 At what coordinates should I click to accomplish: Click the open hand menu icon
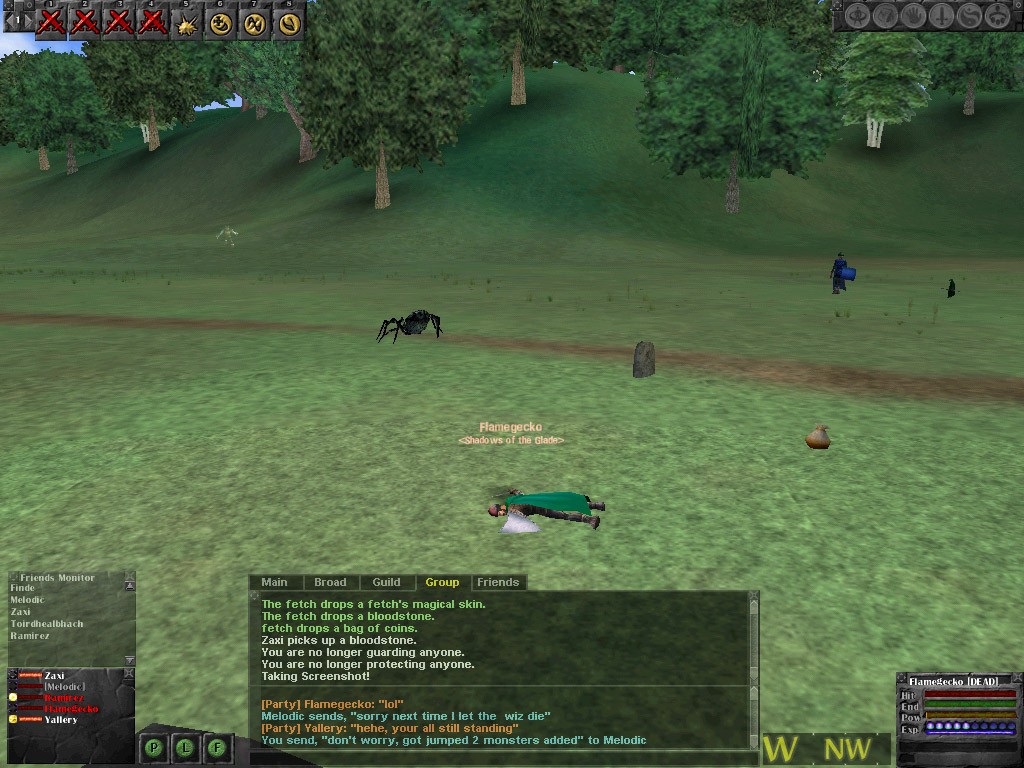(x=914, y=16)
